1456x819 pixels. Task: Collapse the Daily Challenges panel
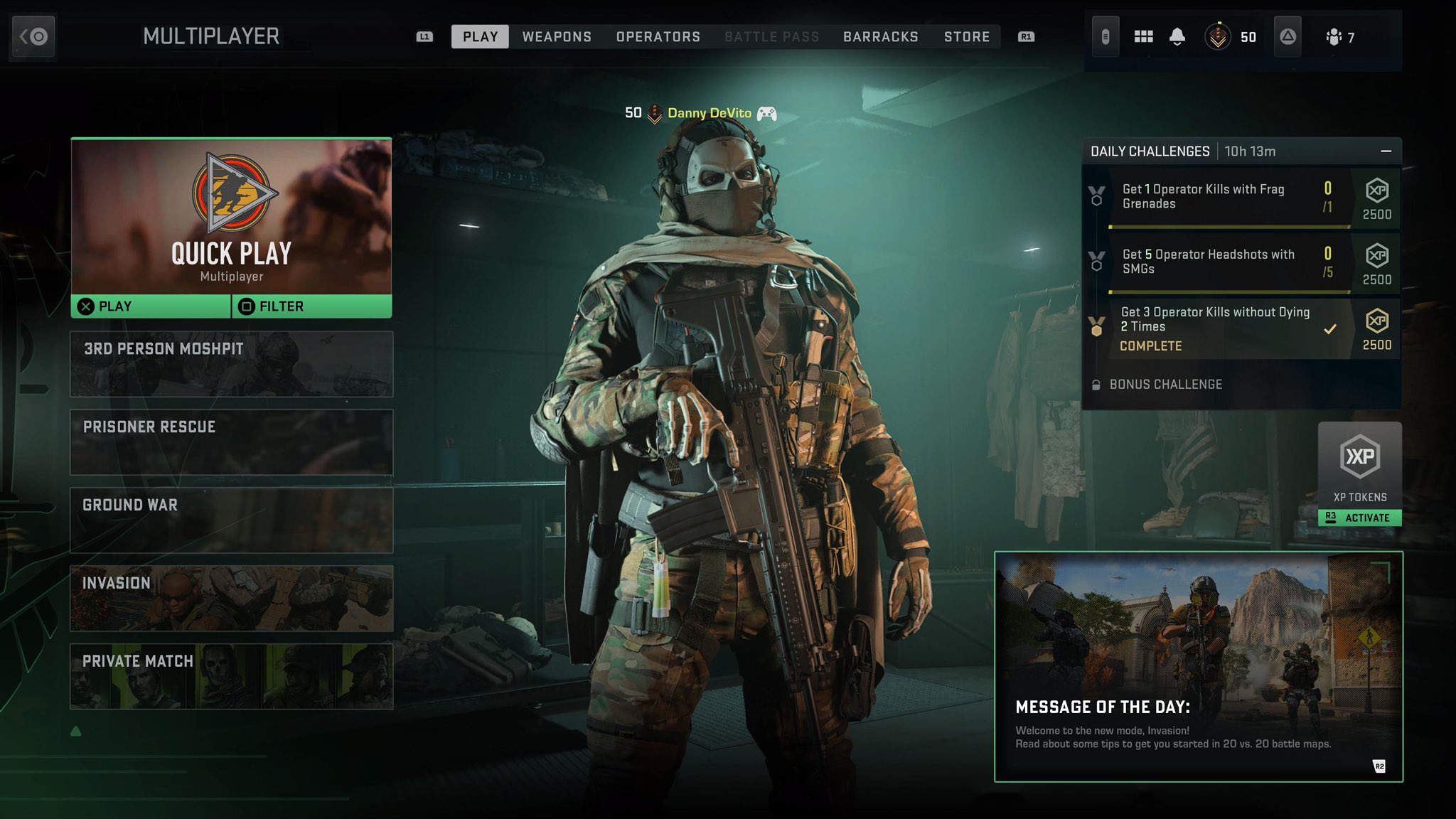[1385, 151]
